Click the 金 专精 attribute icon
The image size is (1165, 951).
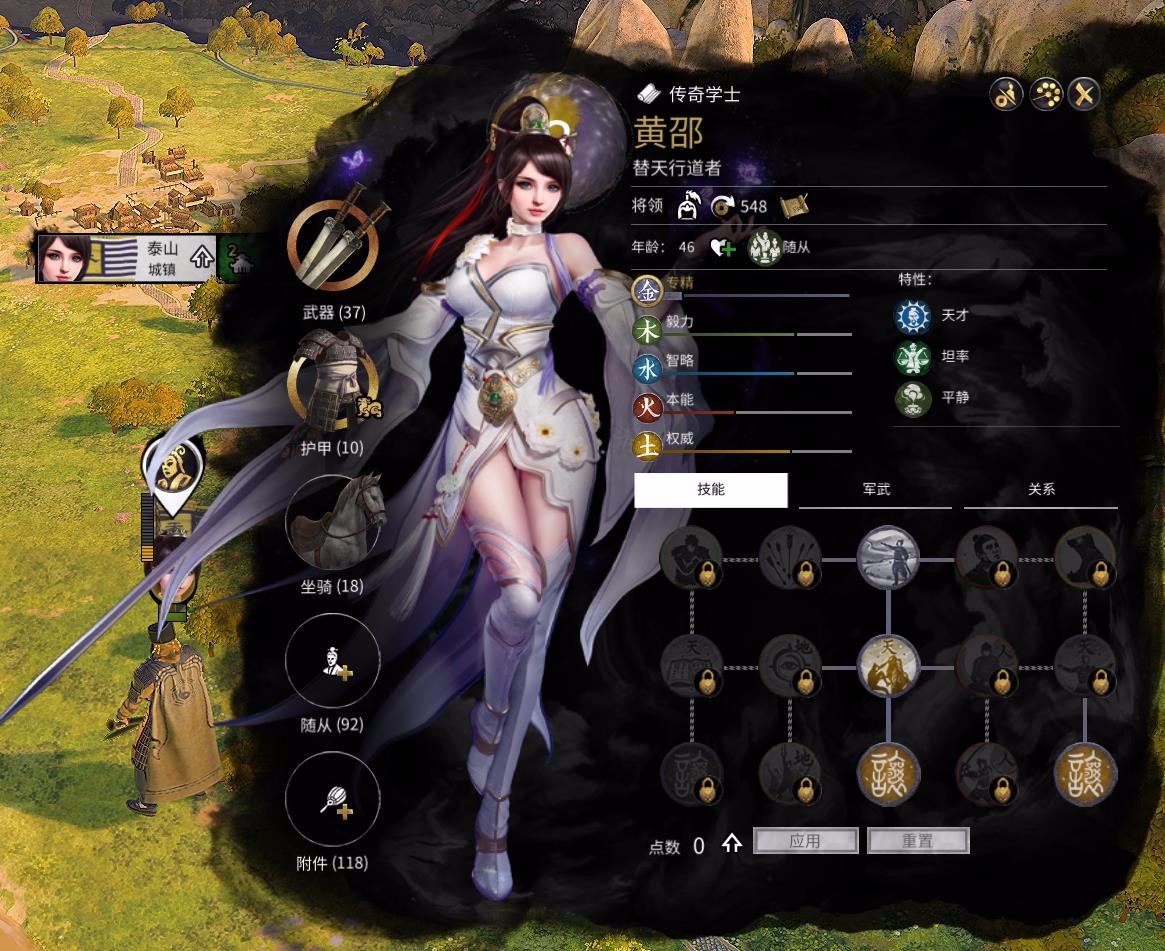[649, 290]
